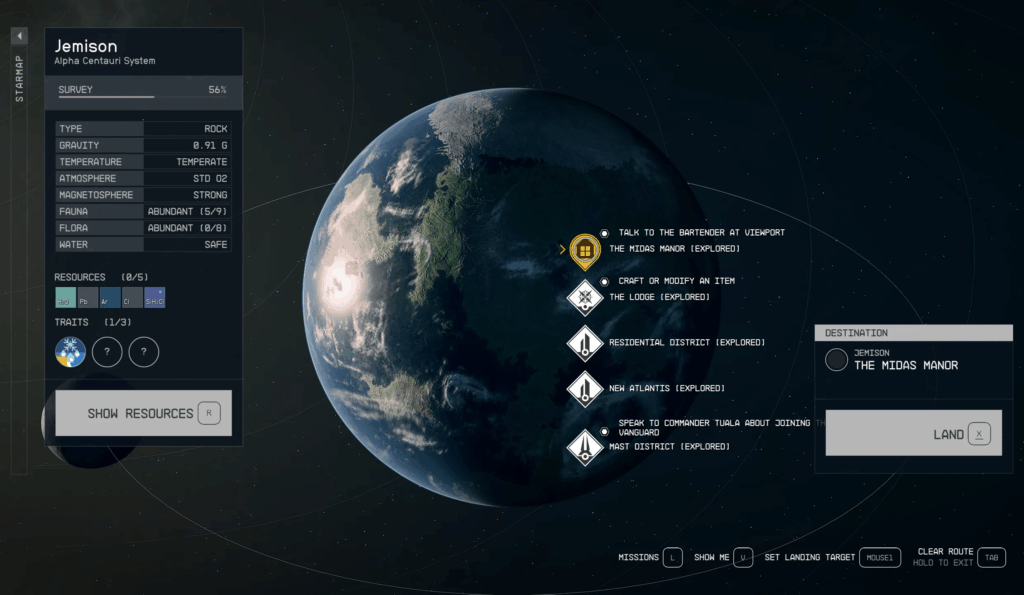Pick the Residential District landing marker
Image resolution: width=1024 pixels, height=595 pixels.
coord(584,343)
